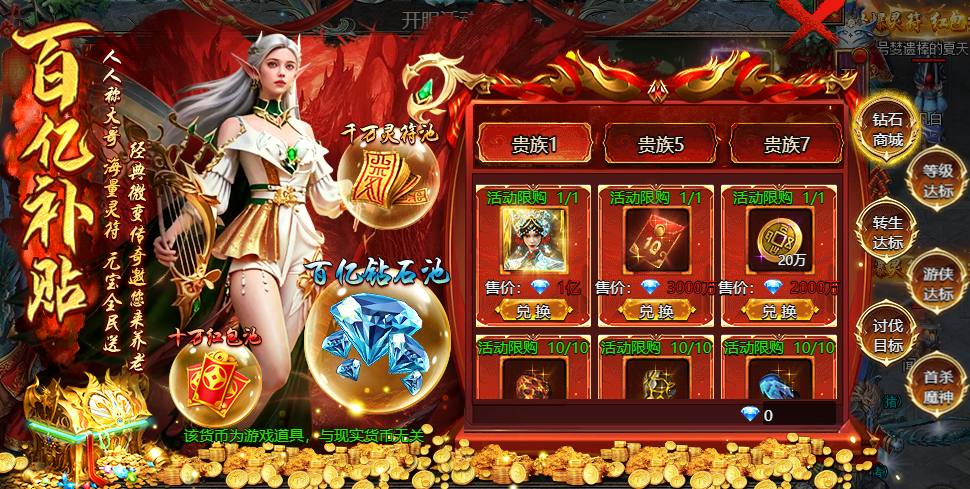Select the hero portrait item icon

533,241
